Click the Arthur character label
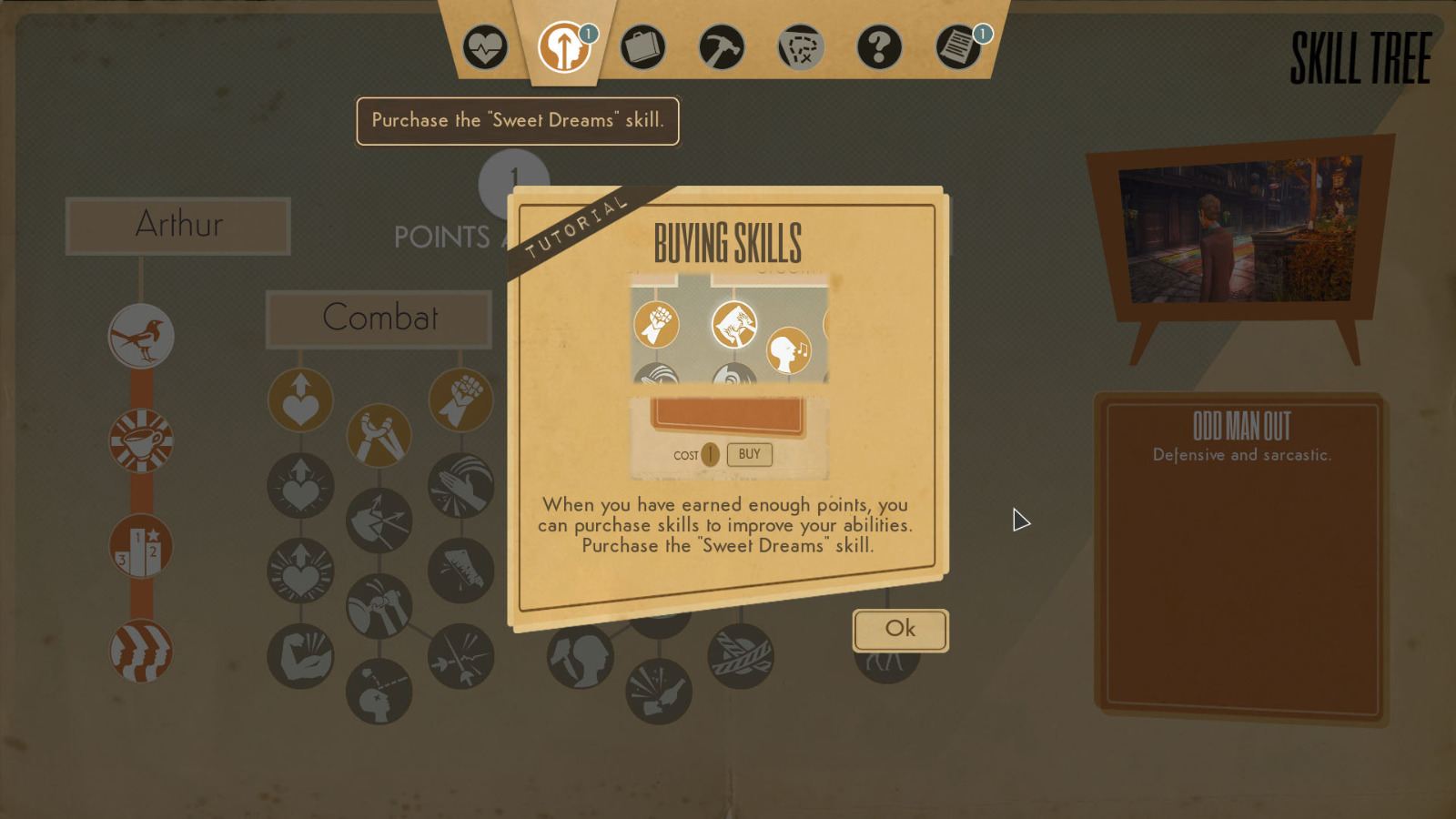Image resolution: width=1456 pixels, height=819 pixels. (178, 226)
